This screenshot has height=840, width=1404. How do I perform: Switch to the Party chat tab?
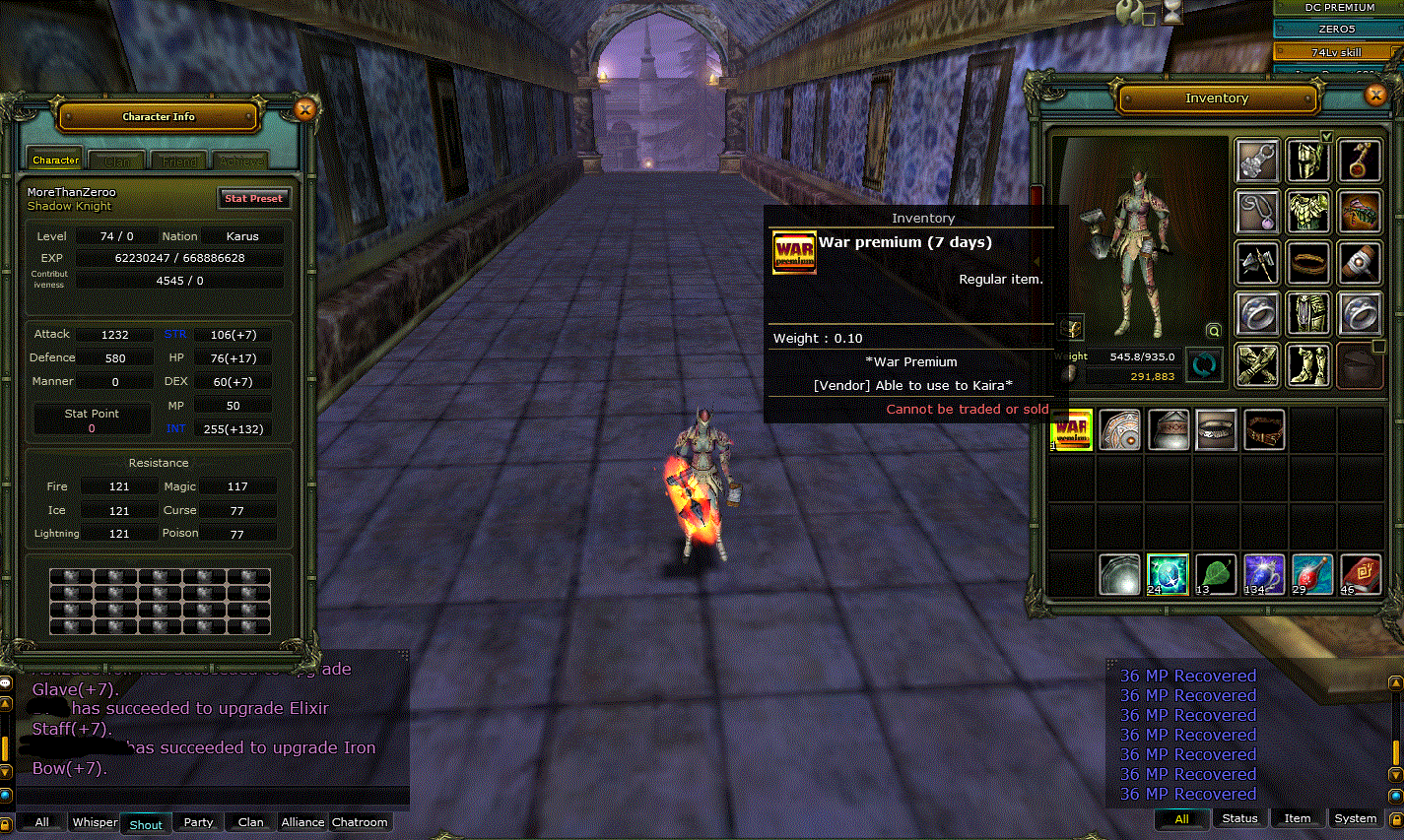pos(197,822)
